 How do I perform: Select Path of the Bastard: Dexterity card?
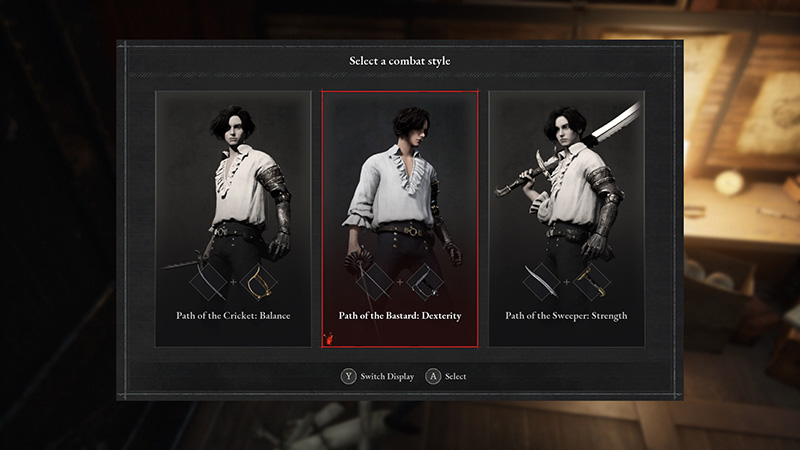[400, 219]
